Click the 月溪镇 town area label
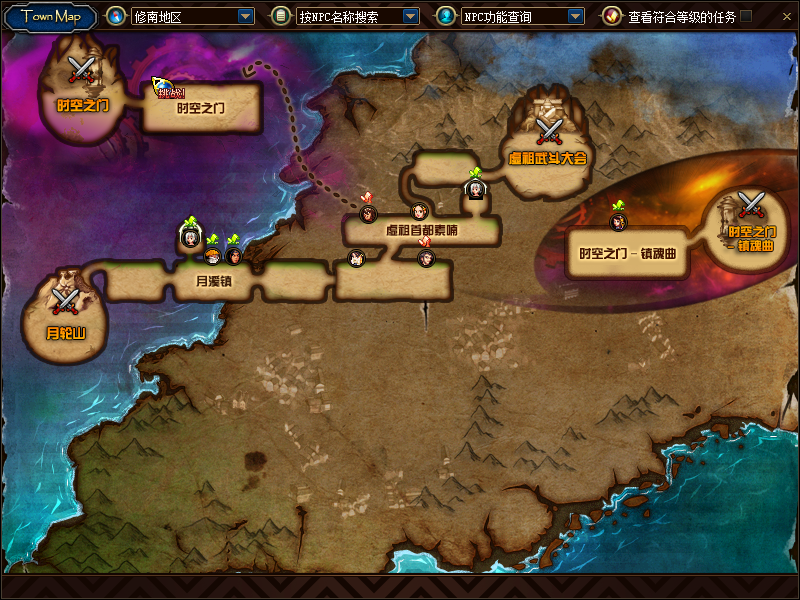Viewport: 800px width, 600px height. point(213,281)
